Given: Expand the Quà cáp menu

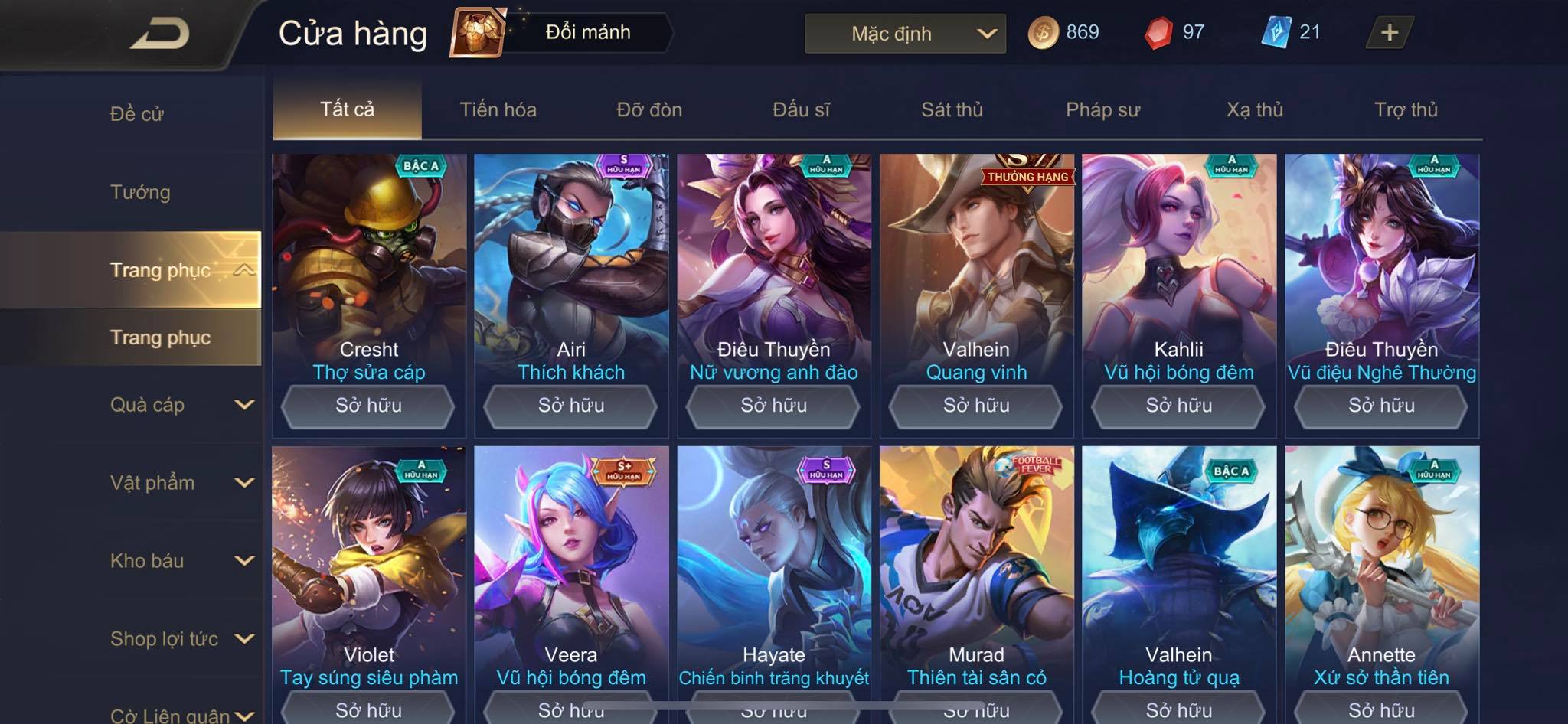Looking at the screenshot, I should pos(181,405).
